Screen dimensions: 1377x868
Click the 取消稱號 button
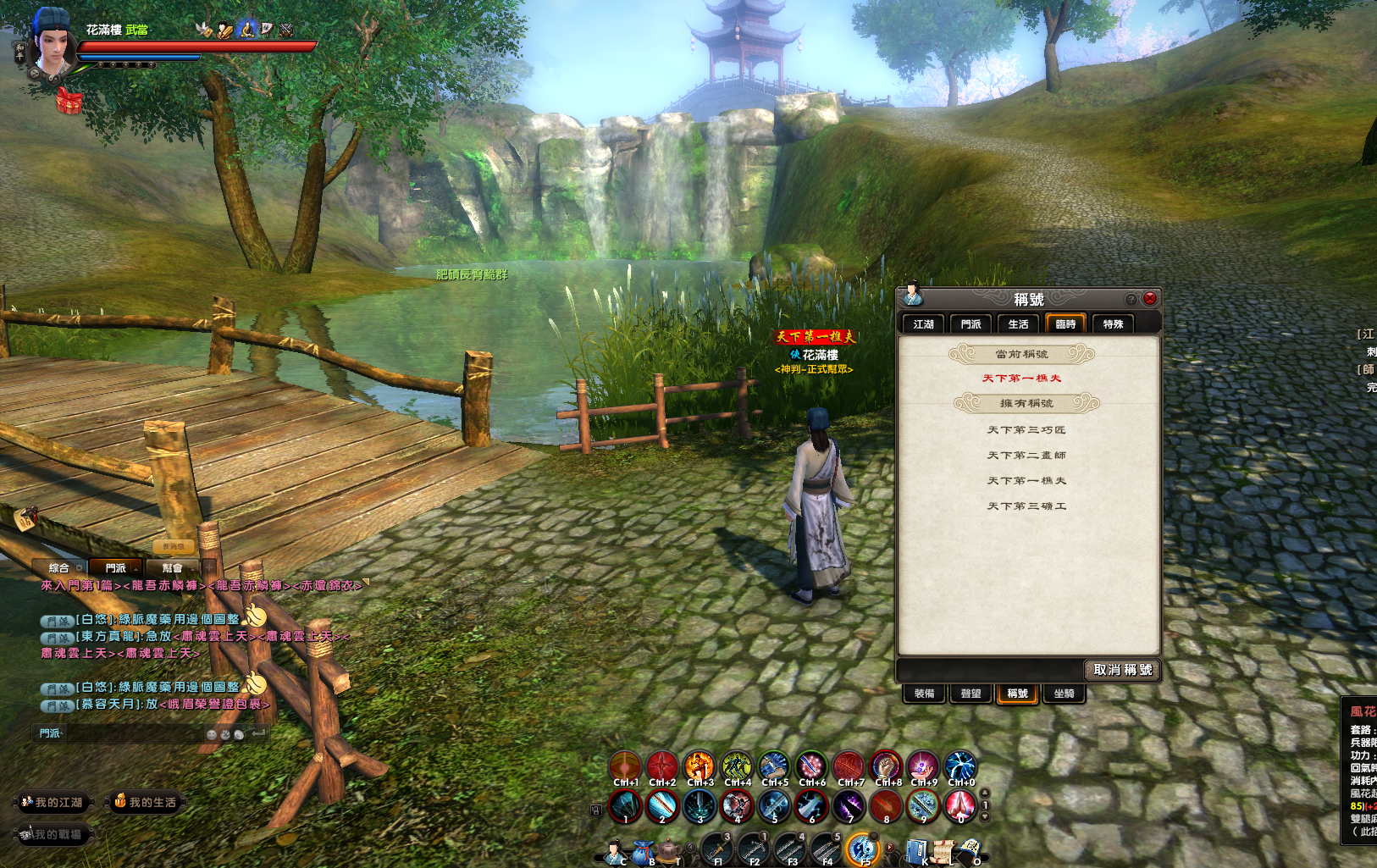(1122, 670)
